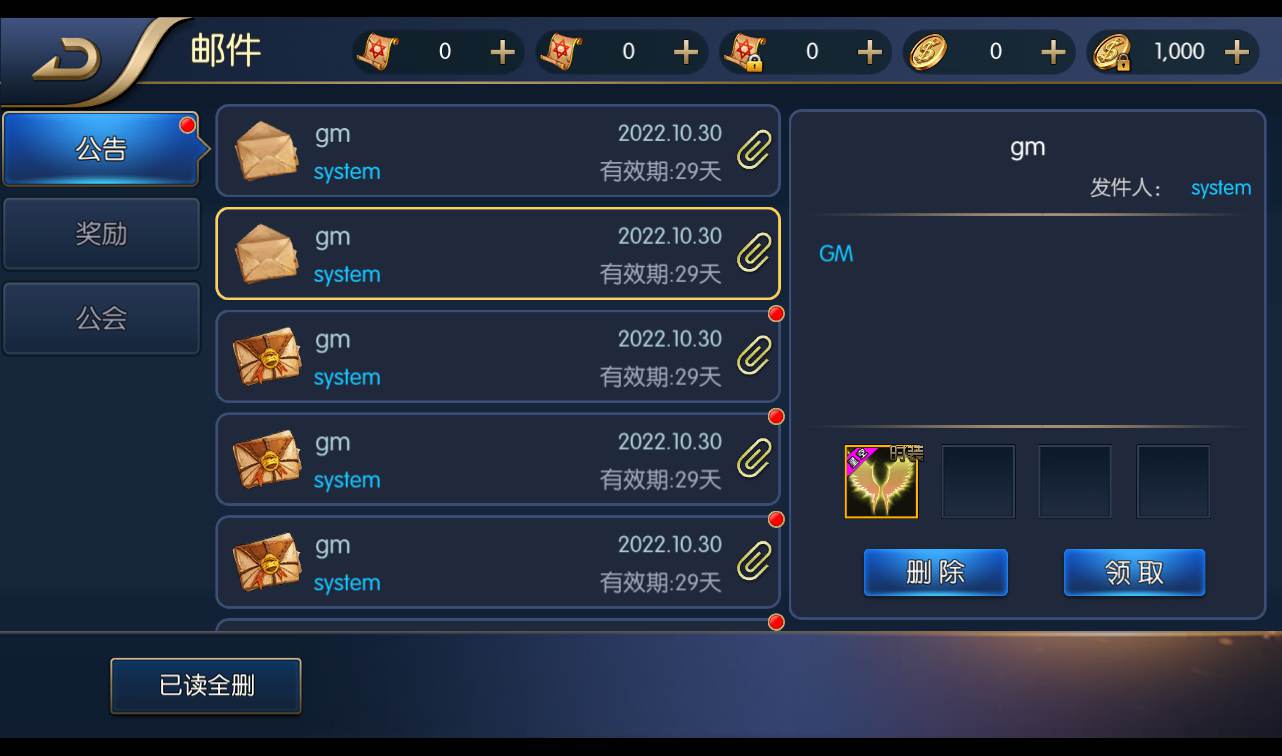Screen dimensions: 1282x756
Task: Click the golden wings 时装 item thumbnail
Action: (x=881, y=481)
